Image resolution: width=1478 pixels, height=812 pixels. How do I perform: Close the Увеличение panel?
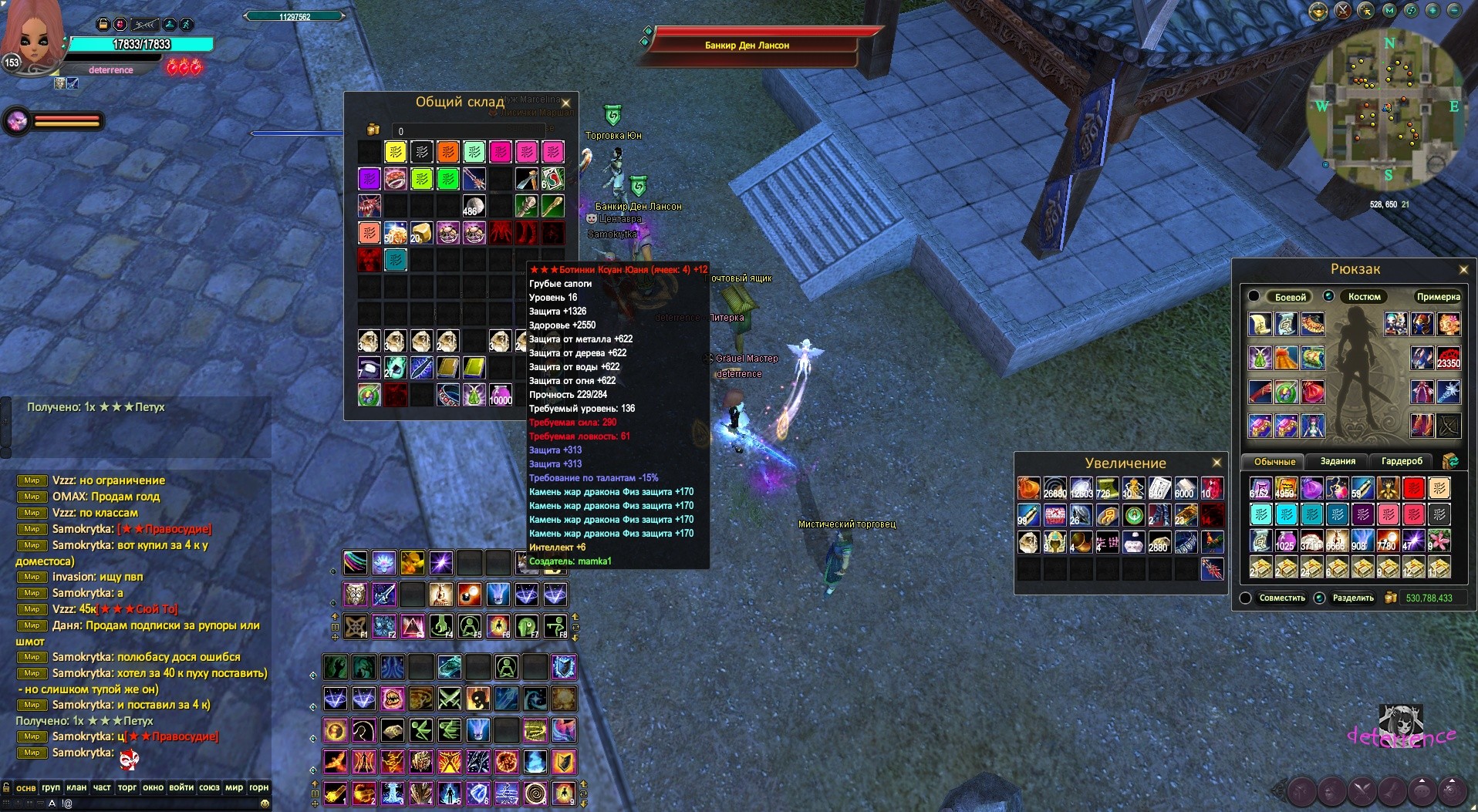(x=1216, y=463)
